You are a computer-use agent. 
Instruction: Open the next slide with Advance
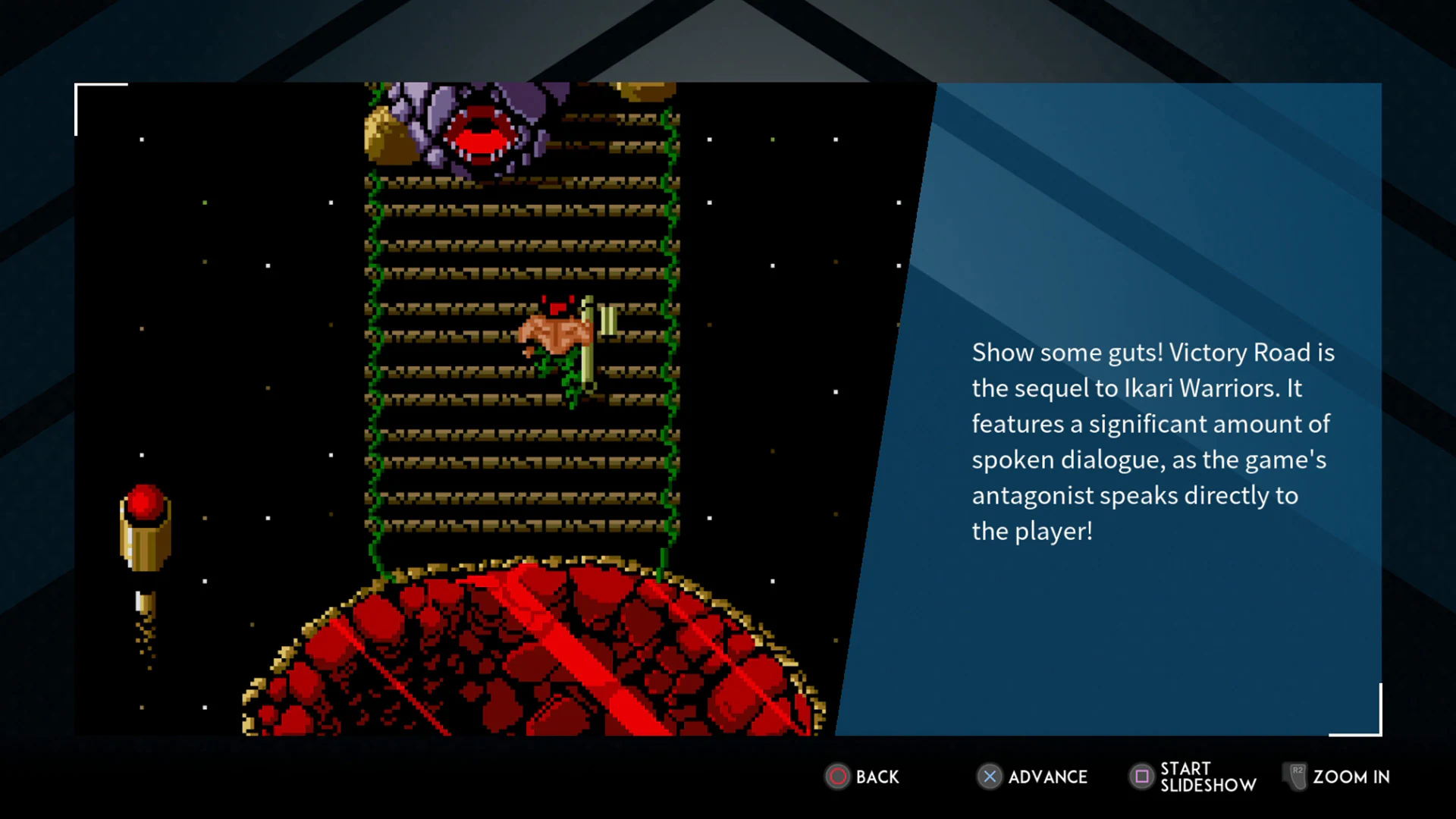pyautogui.click(x=1046, y=777)
